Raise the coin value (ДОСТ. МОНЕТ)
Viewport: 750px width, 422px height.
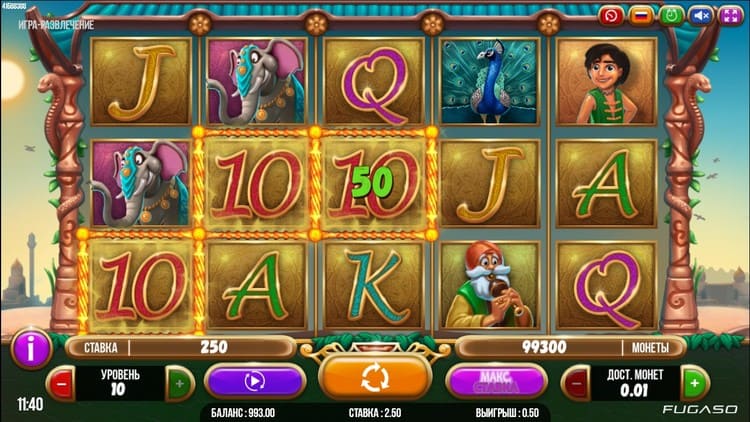point(694,382)
